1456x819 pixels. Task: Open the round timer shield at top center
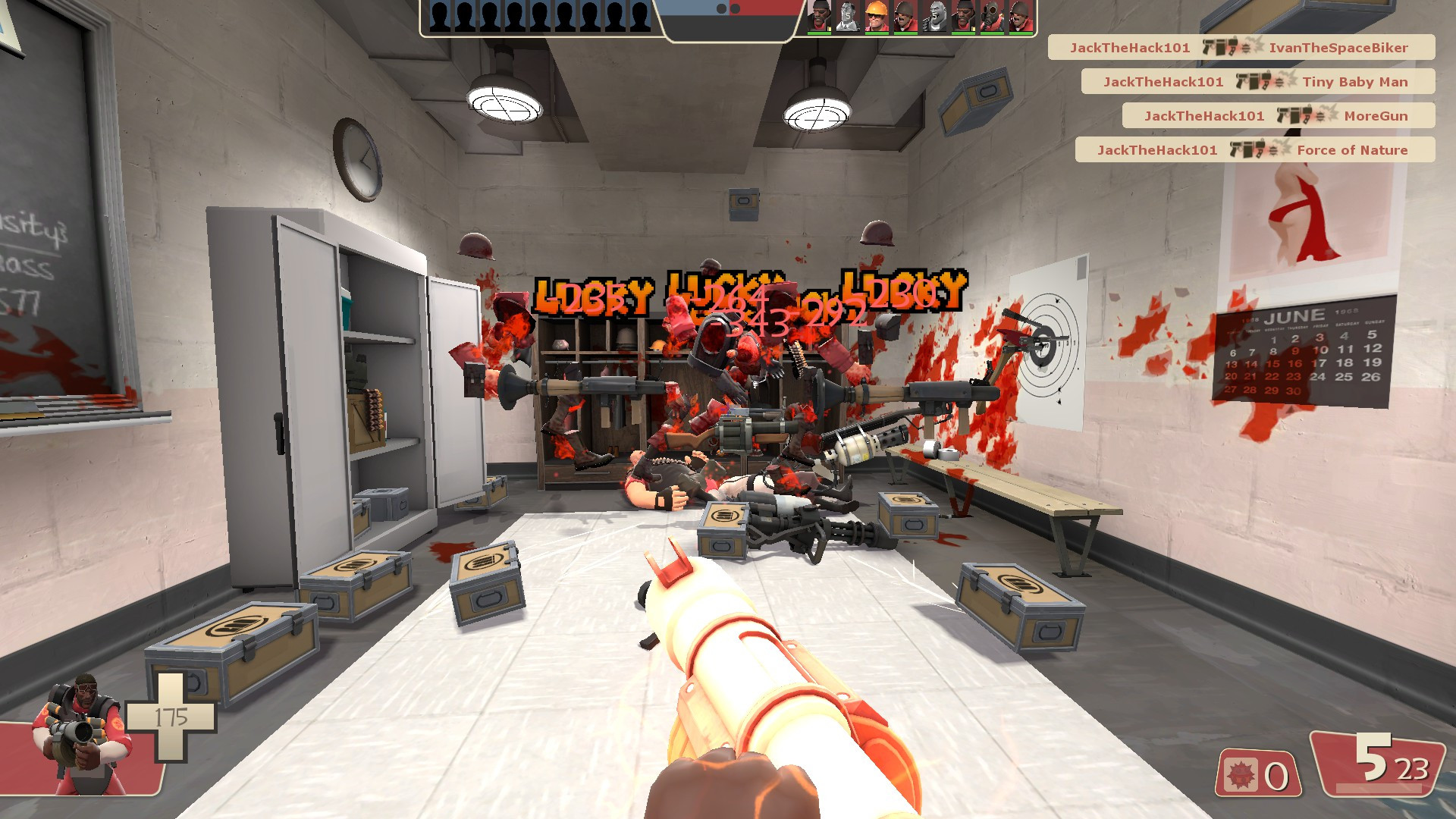(x=728, y=19)
